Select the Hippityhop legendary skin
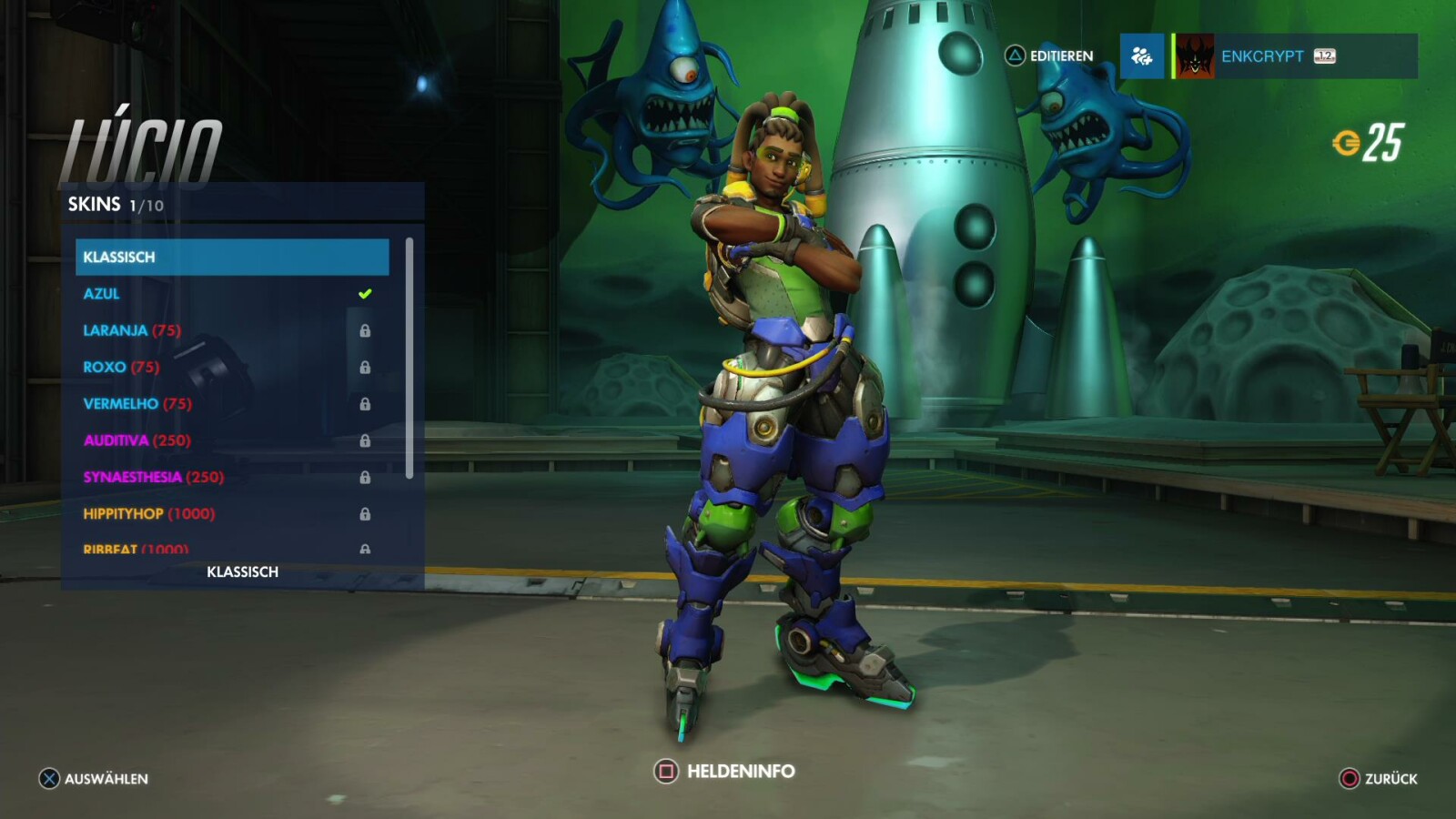The image size is (1456, 819). pyautogui.click(x=232, y=513)
